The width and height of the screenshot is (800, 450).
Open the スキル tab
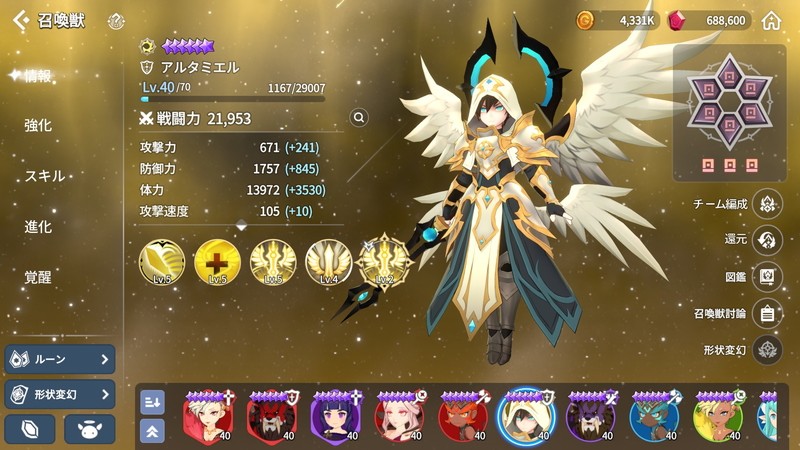tap(44, 176)
